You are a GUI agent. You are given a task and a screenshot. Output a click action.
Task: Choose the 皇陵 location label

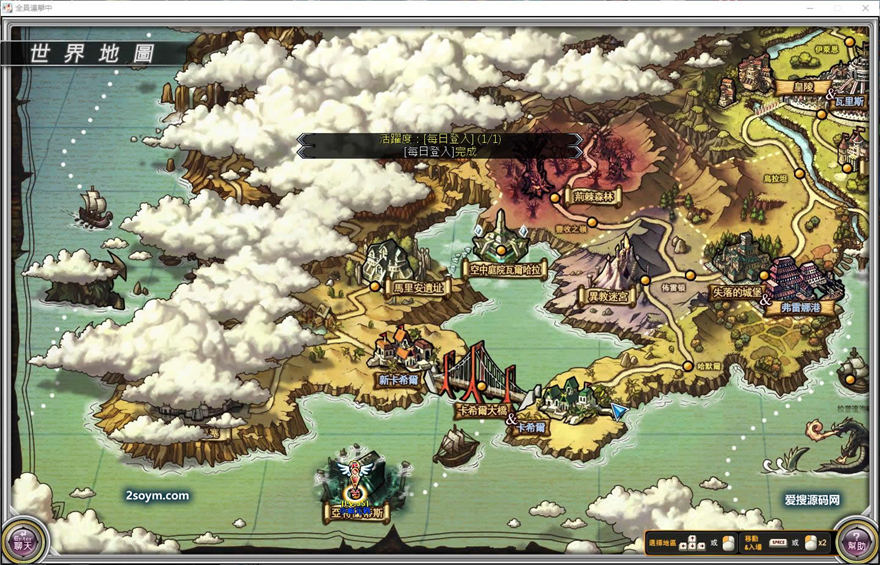point(794,86)
